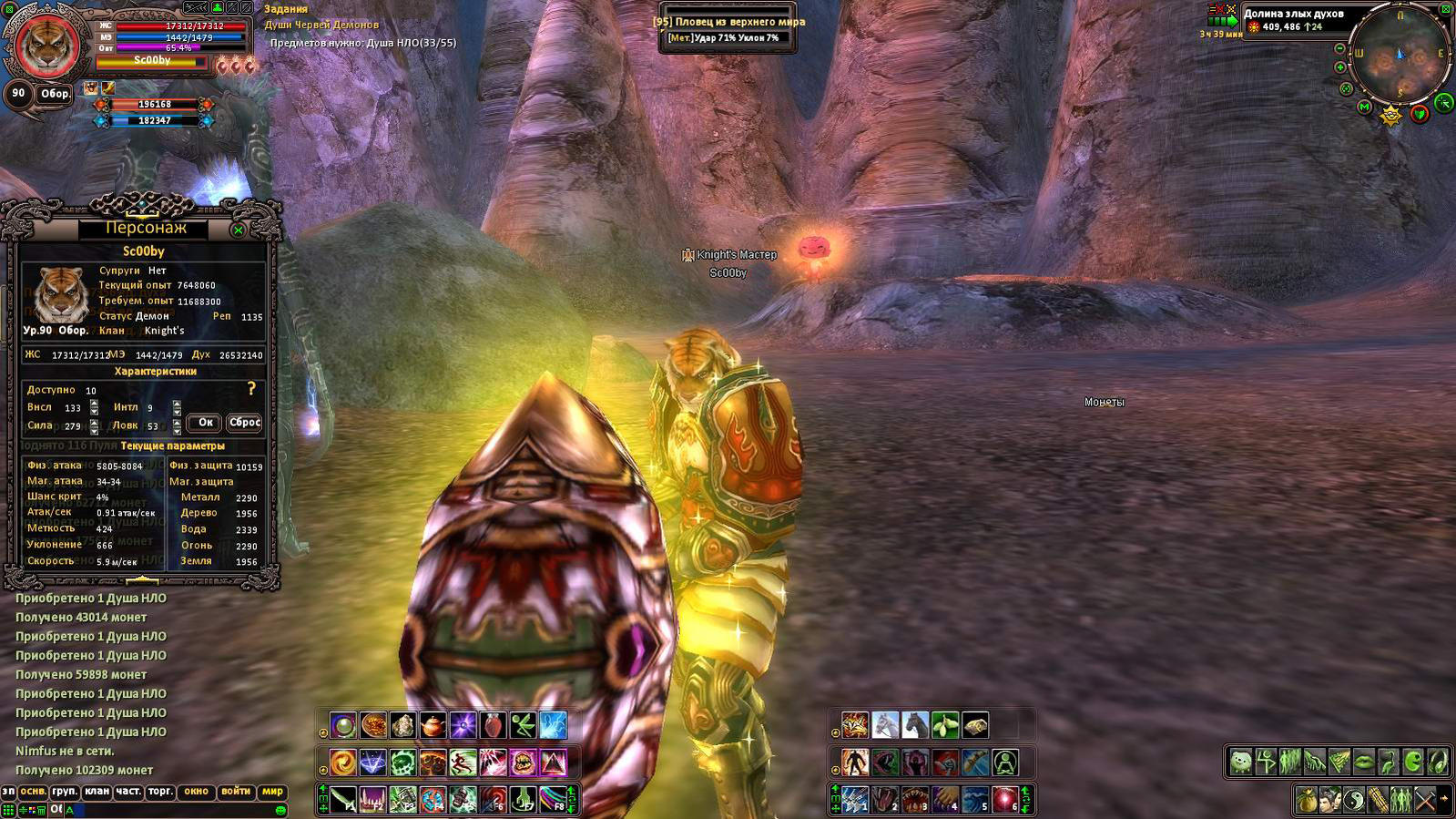Confirm stat points with the Ок button
The height and width of the screenshot is (819, 1456).
(206, 423)
